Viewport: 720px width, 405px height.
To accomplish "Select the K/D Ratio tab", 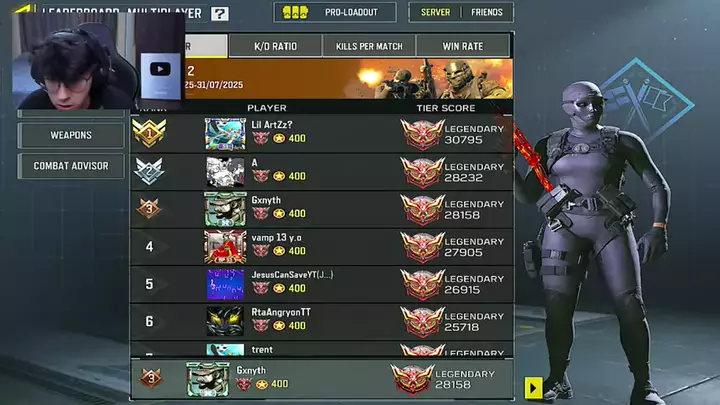I will [275, 46].
